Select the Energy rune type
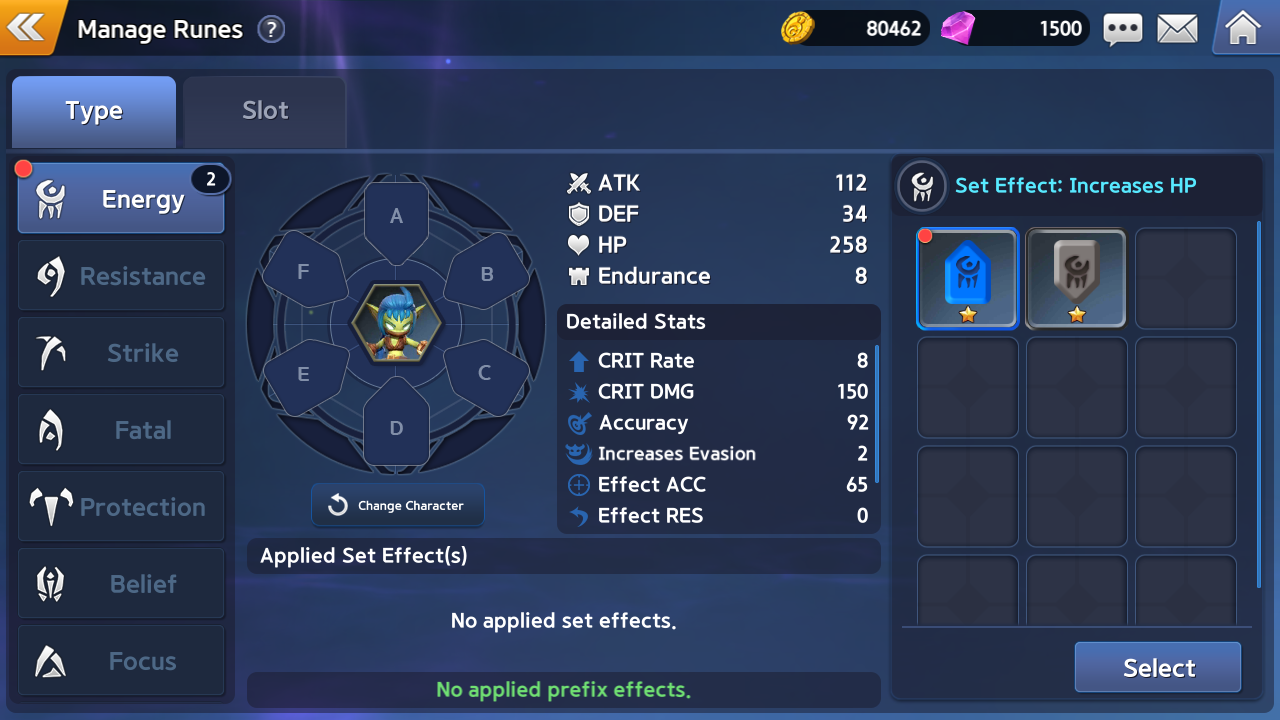Viewport: 1280px width, 720px height. point(121,199)
